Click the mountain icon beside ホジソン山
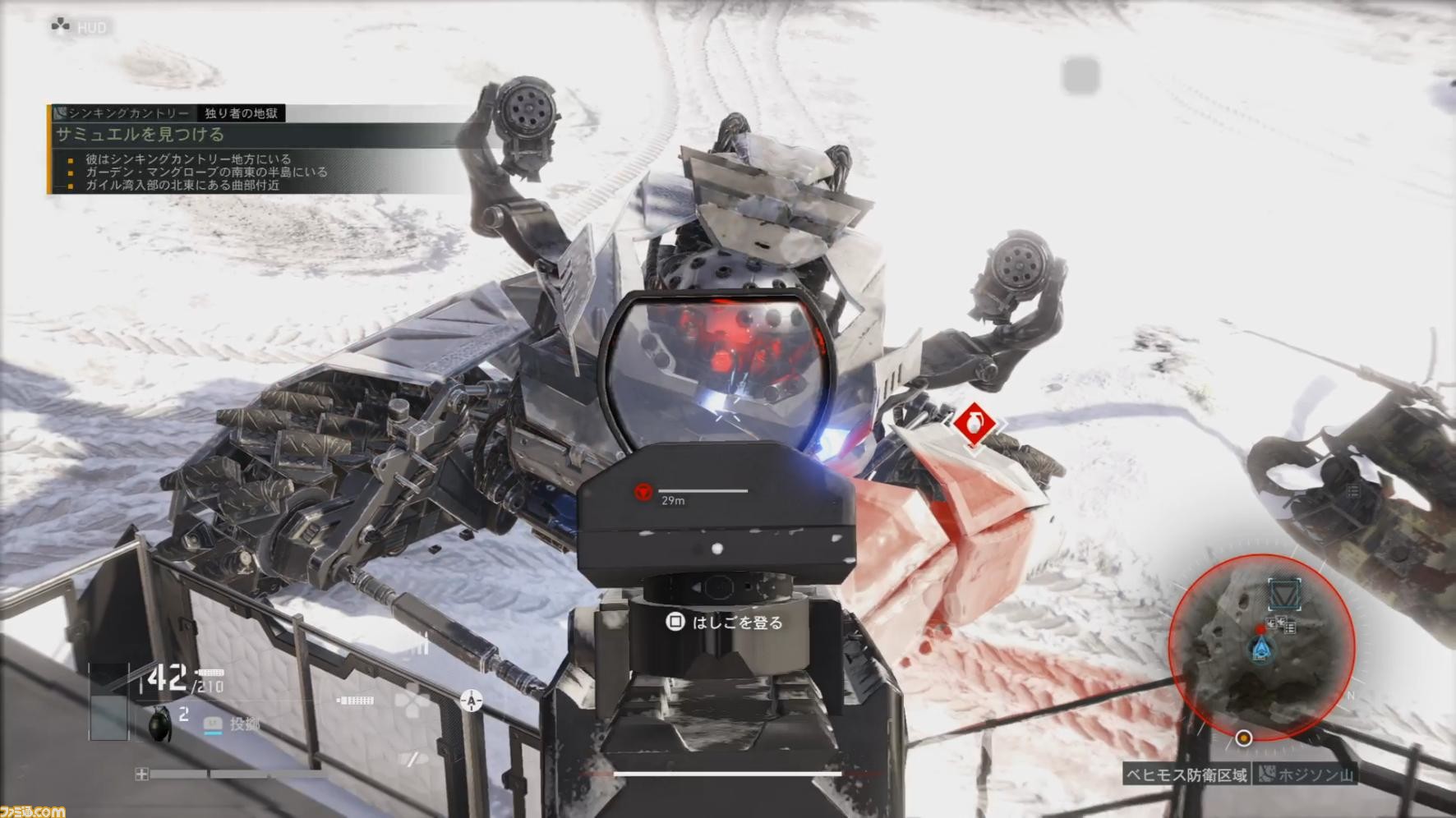The image size is (1456, 818). point(1267,774)
